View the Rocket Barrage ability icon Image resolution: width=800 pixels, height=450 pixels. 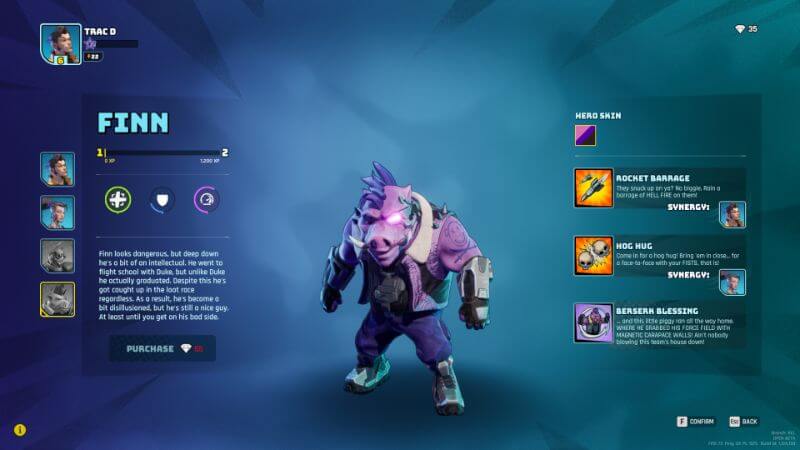pos(593,187)
